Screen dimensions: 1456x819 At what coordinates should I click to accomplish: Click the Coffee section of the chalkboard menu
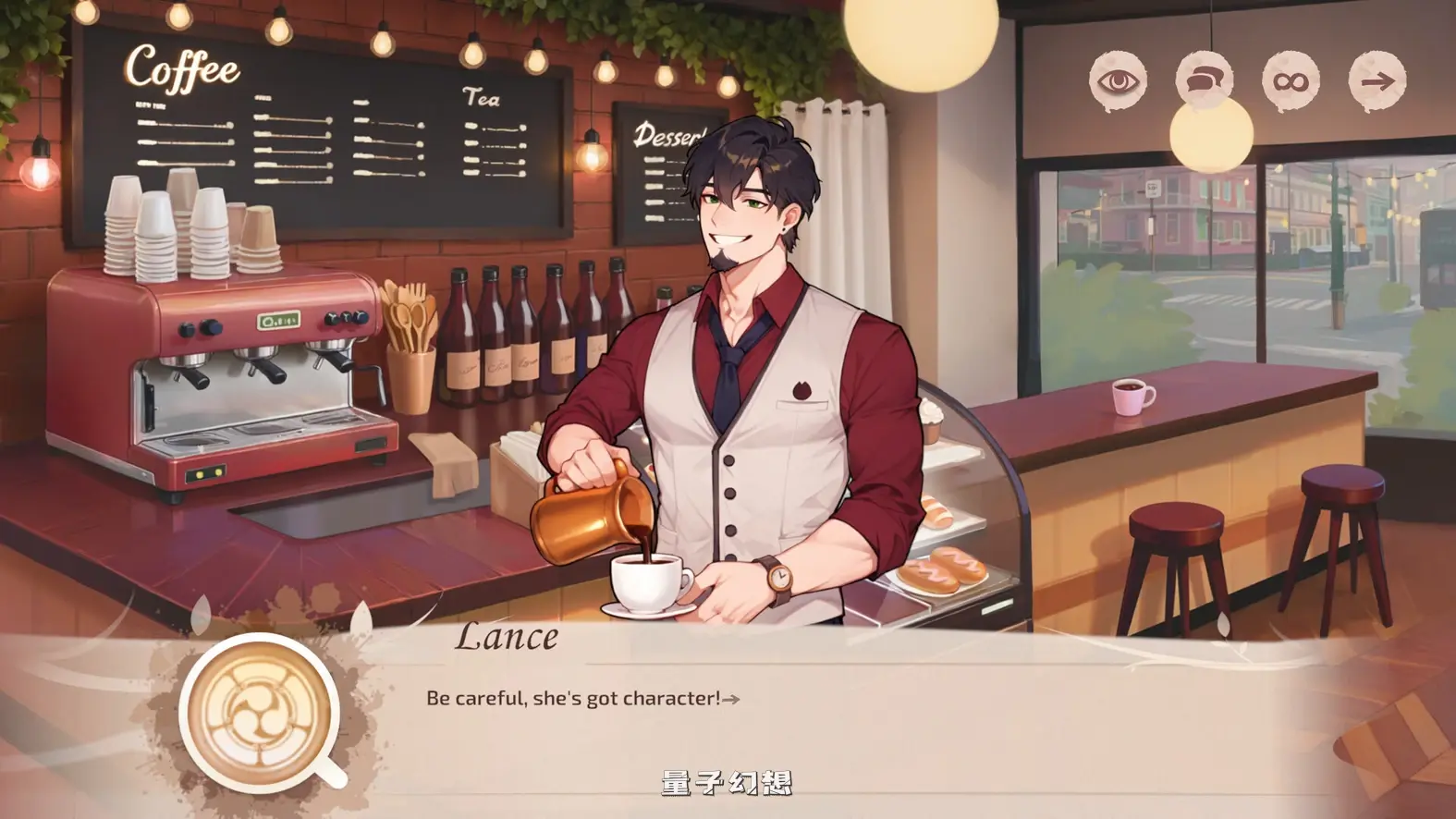click(181, 68)
